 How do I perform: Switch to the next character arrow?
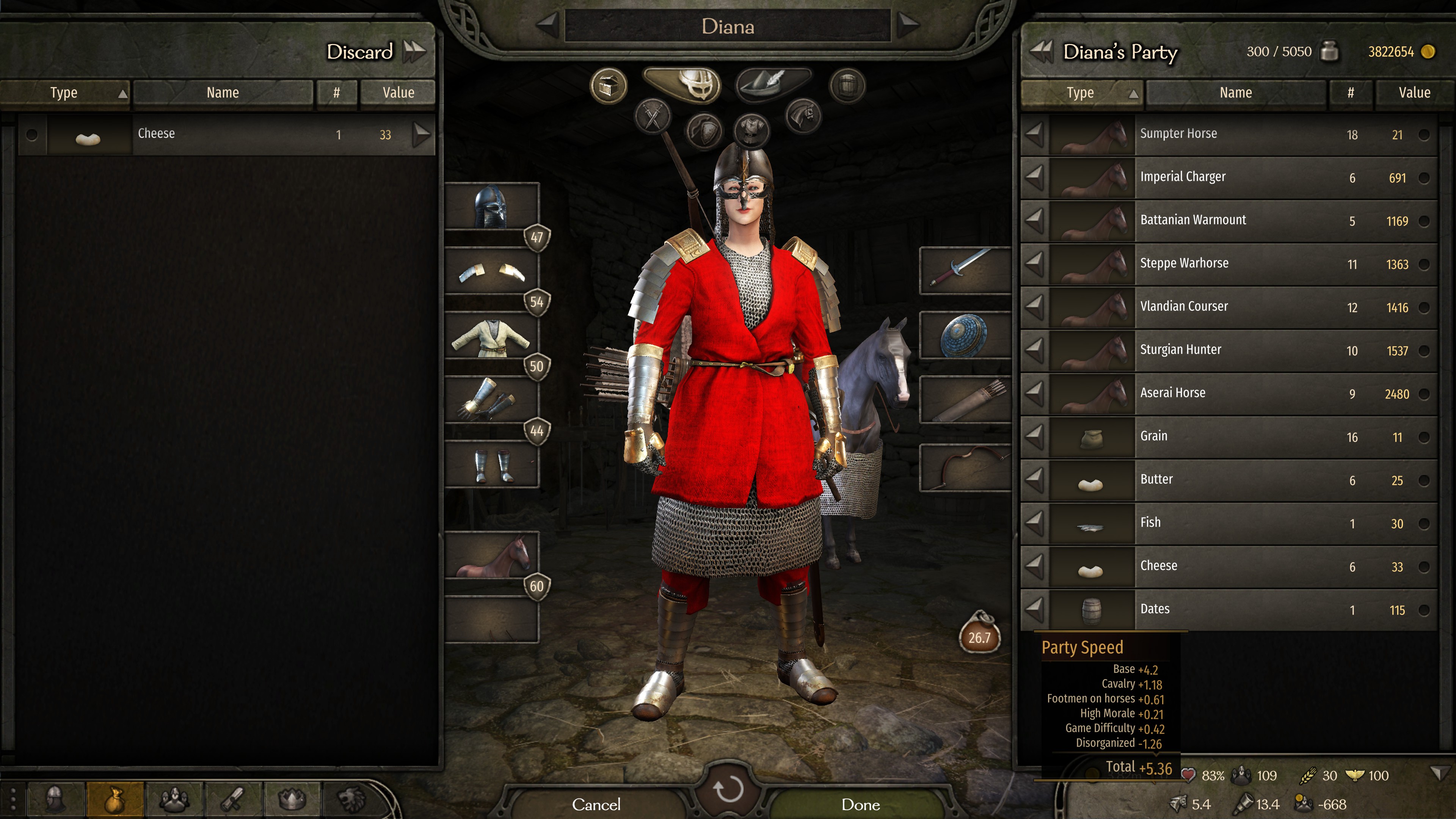click(908, 25)
